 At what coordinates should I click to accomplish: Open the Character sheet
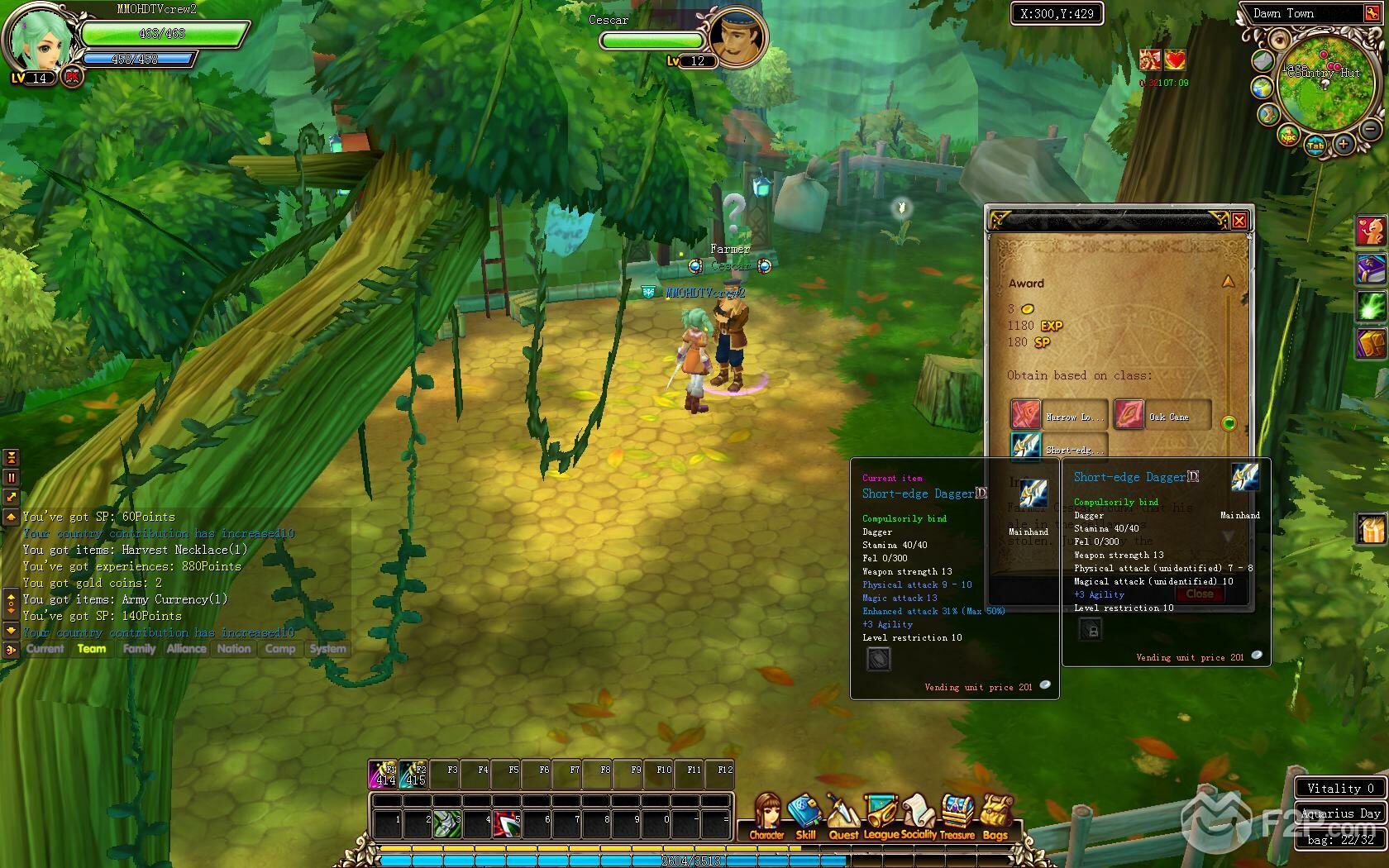pos(767,817)
